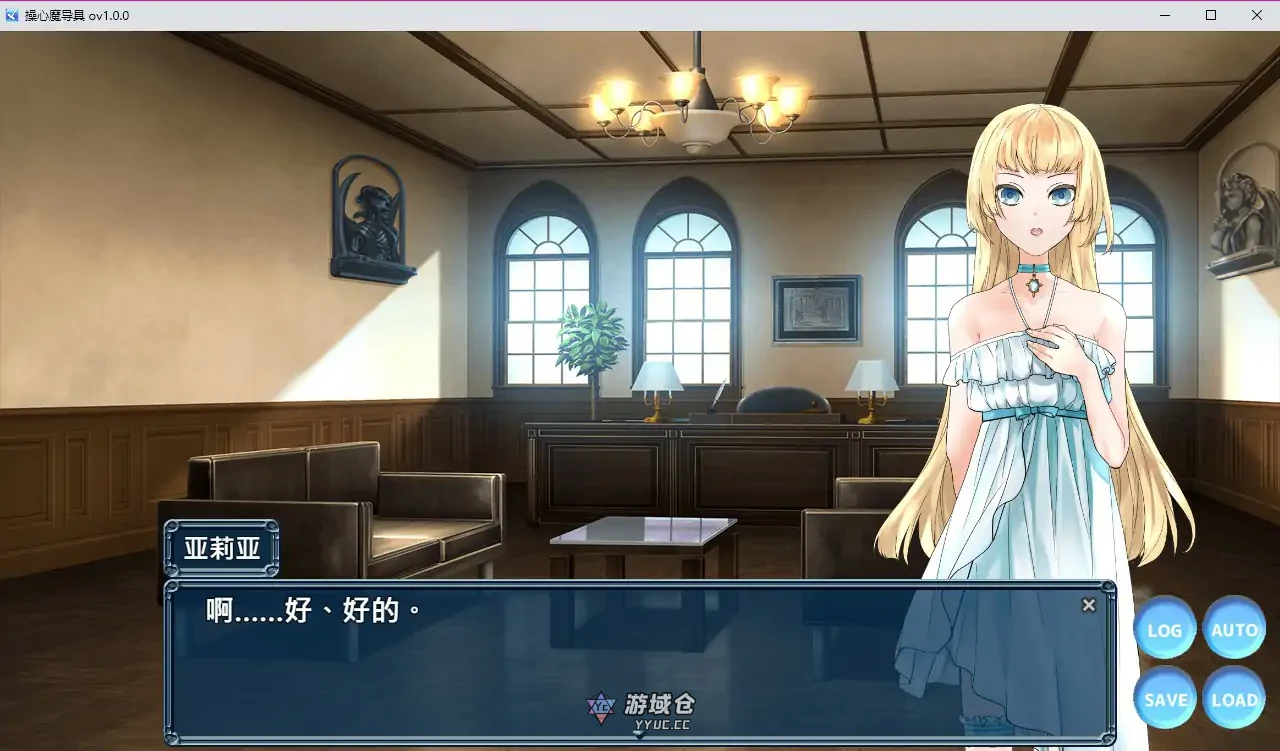Screen dimensions: 1280x751
Task: Click the 游域仓 star emblem watermark
Action: tap(600, 706)
